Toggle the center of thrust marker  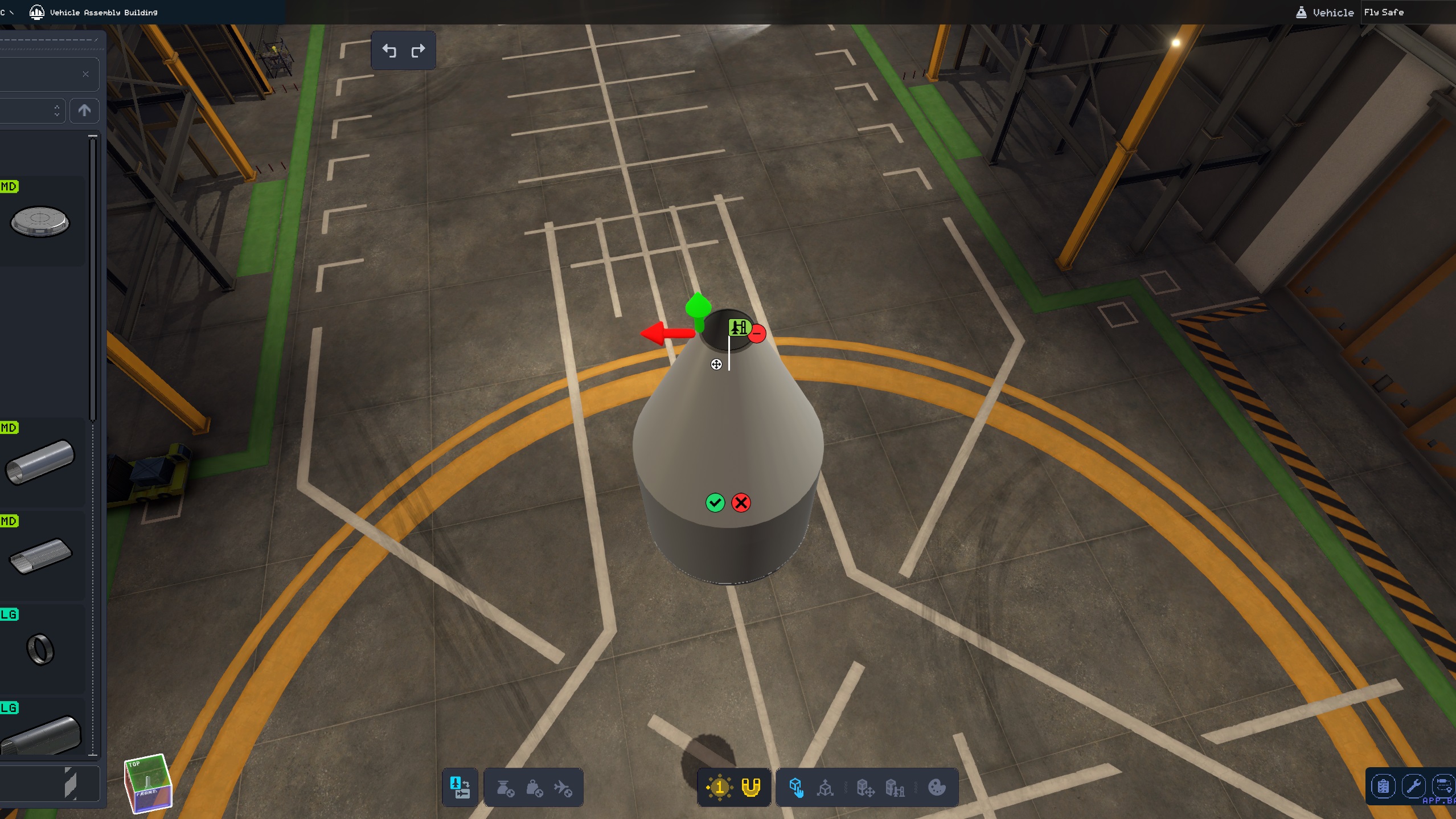[505, 788]
